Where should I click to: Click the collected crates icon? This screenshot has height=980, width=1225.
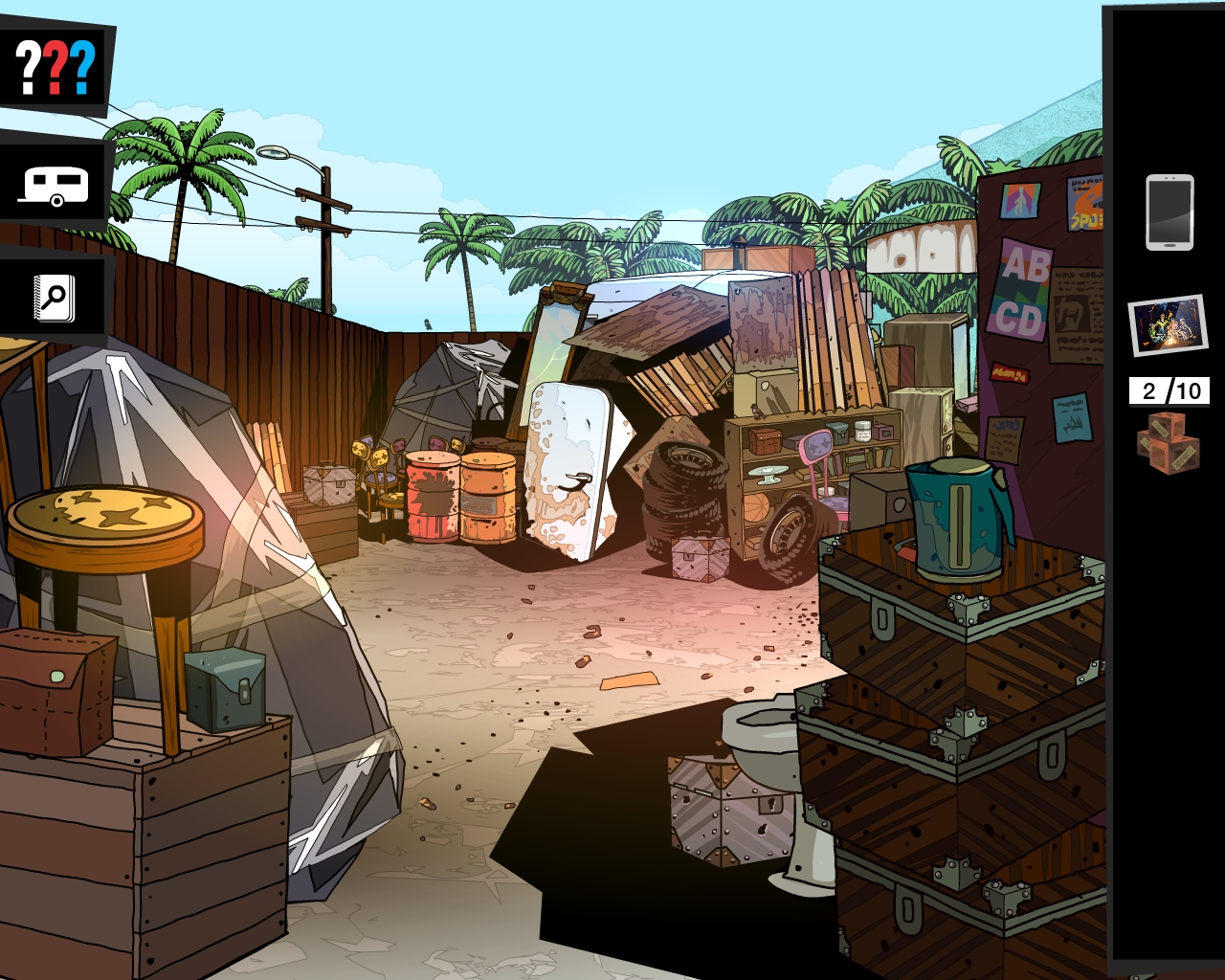pyautogui.click(x=1168, y=442)
